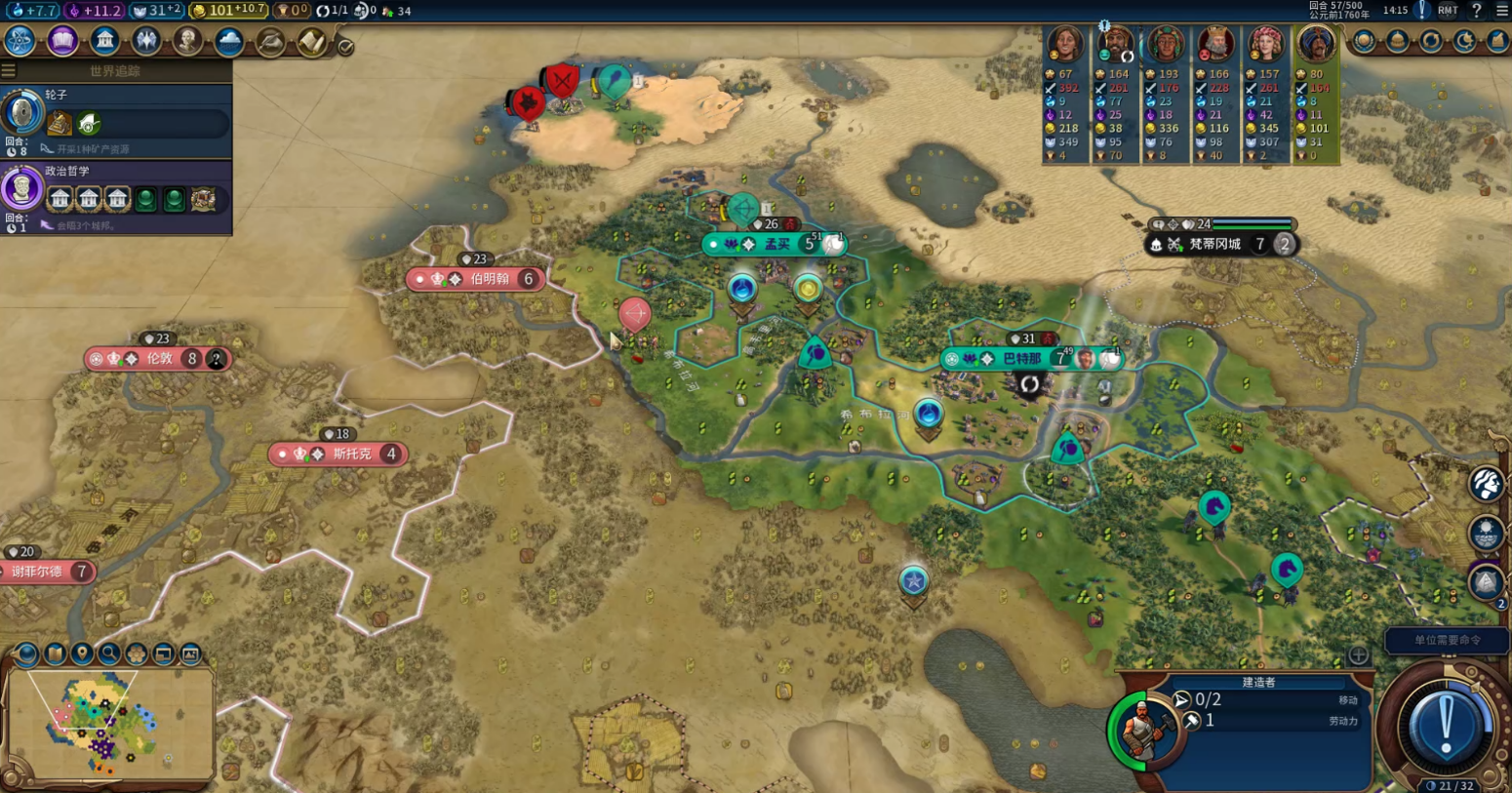This screenshot has height=793, width=1512.
Task: Open the great people screen (bust icon)
Action: (x=187, y=41)
